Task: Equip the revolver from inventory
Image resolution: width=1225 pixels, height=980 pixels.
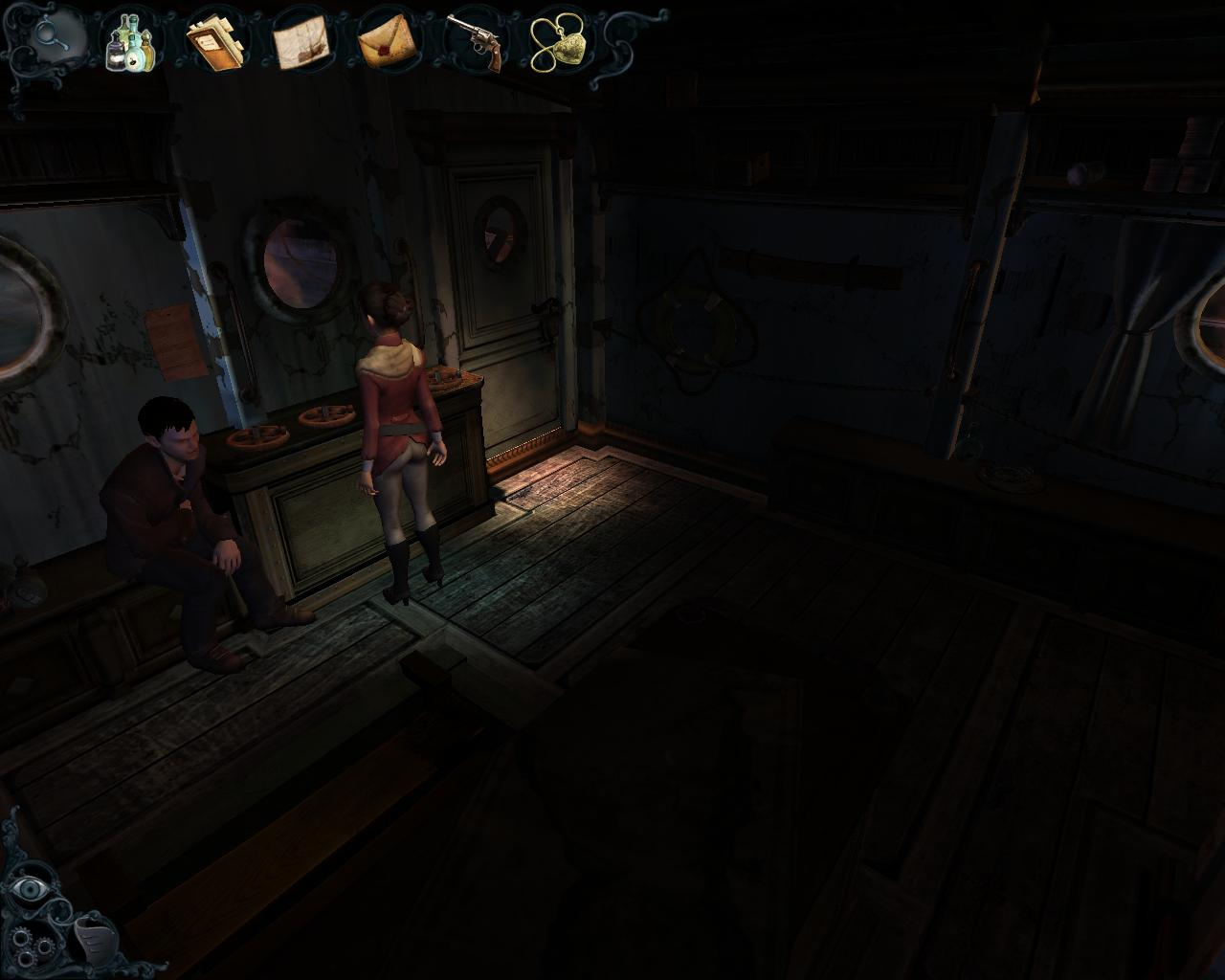Action: 476,42
